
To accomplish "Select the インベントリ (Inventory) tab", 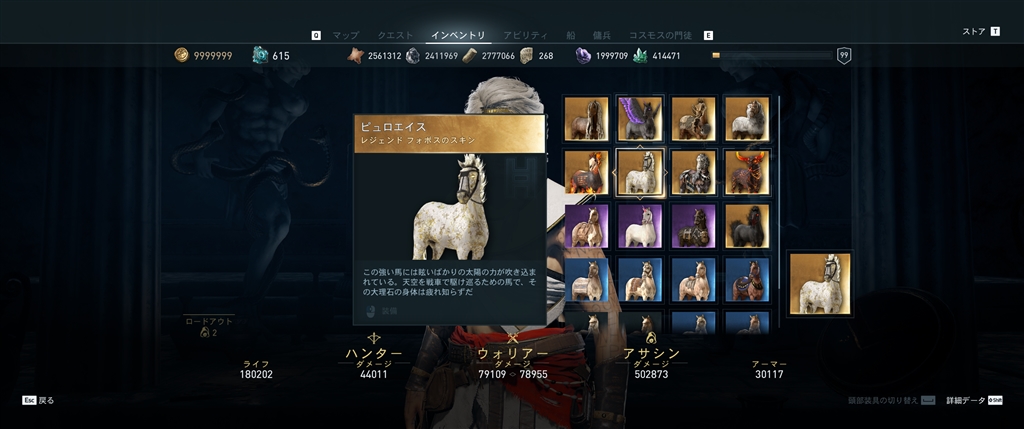I will pyautogui.click(x=458, y=35).
